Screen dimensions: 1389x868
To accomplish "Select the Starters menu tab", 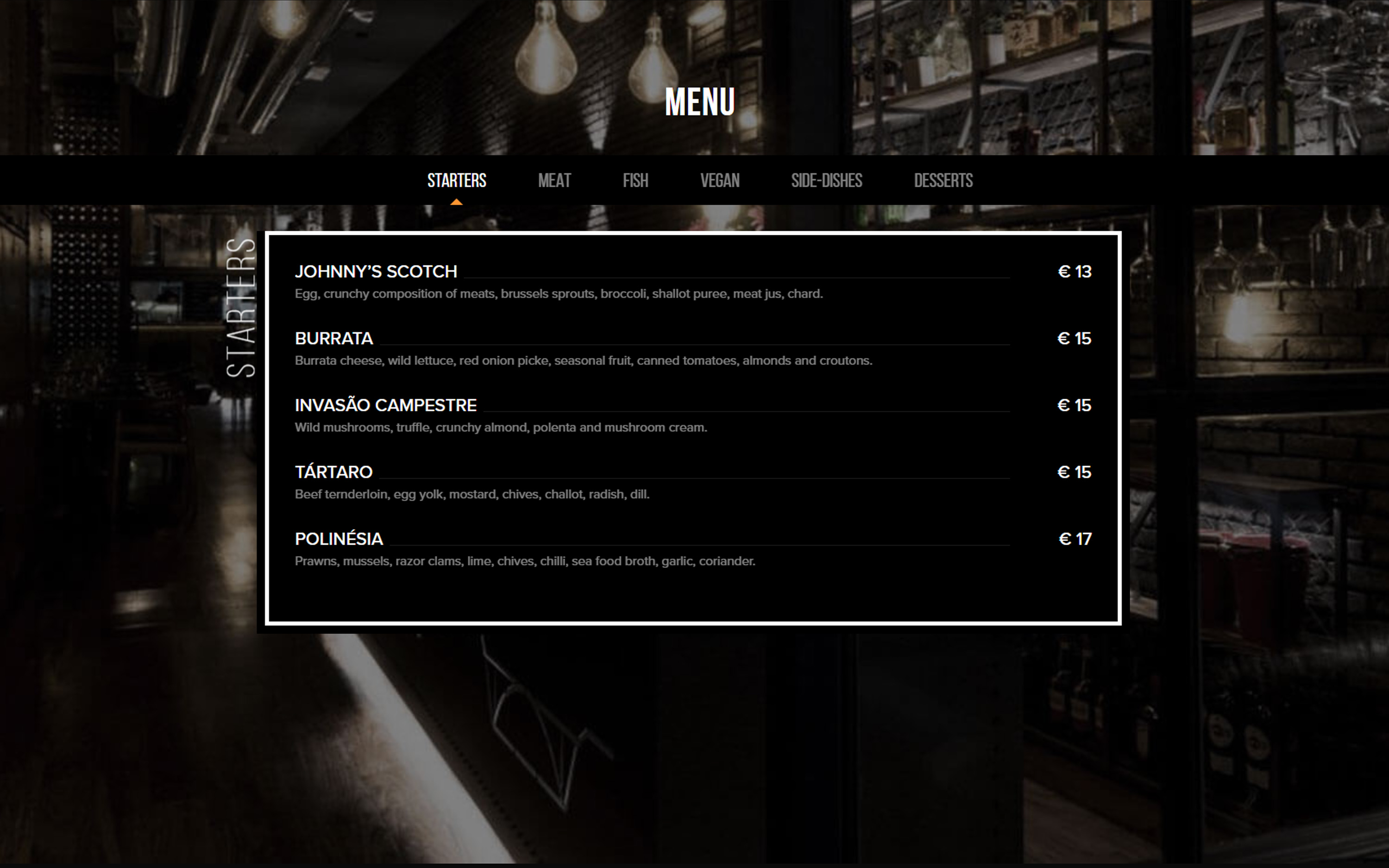I will (x=456, y=181).
